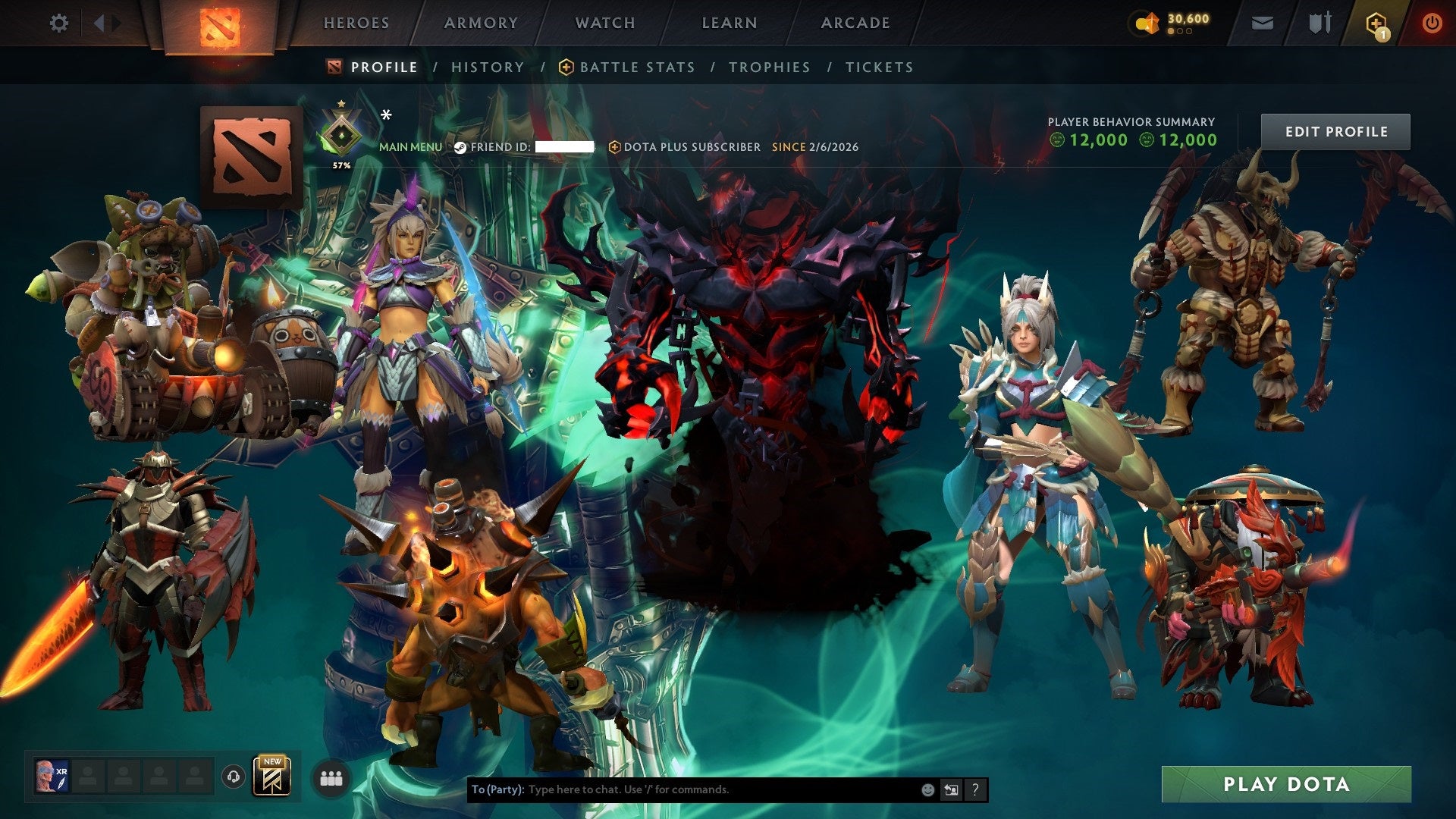The height and width of the screenshot is (819, 1456).
Task: Open the ARCADE menu item
Action: [855, 23]
